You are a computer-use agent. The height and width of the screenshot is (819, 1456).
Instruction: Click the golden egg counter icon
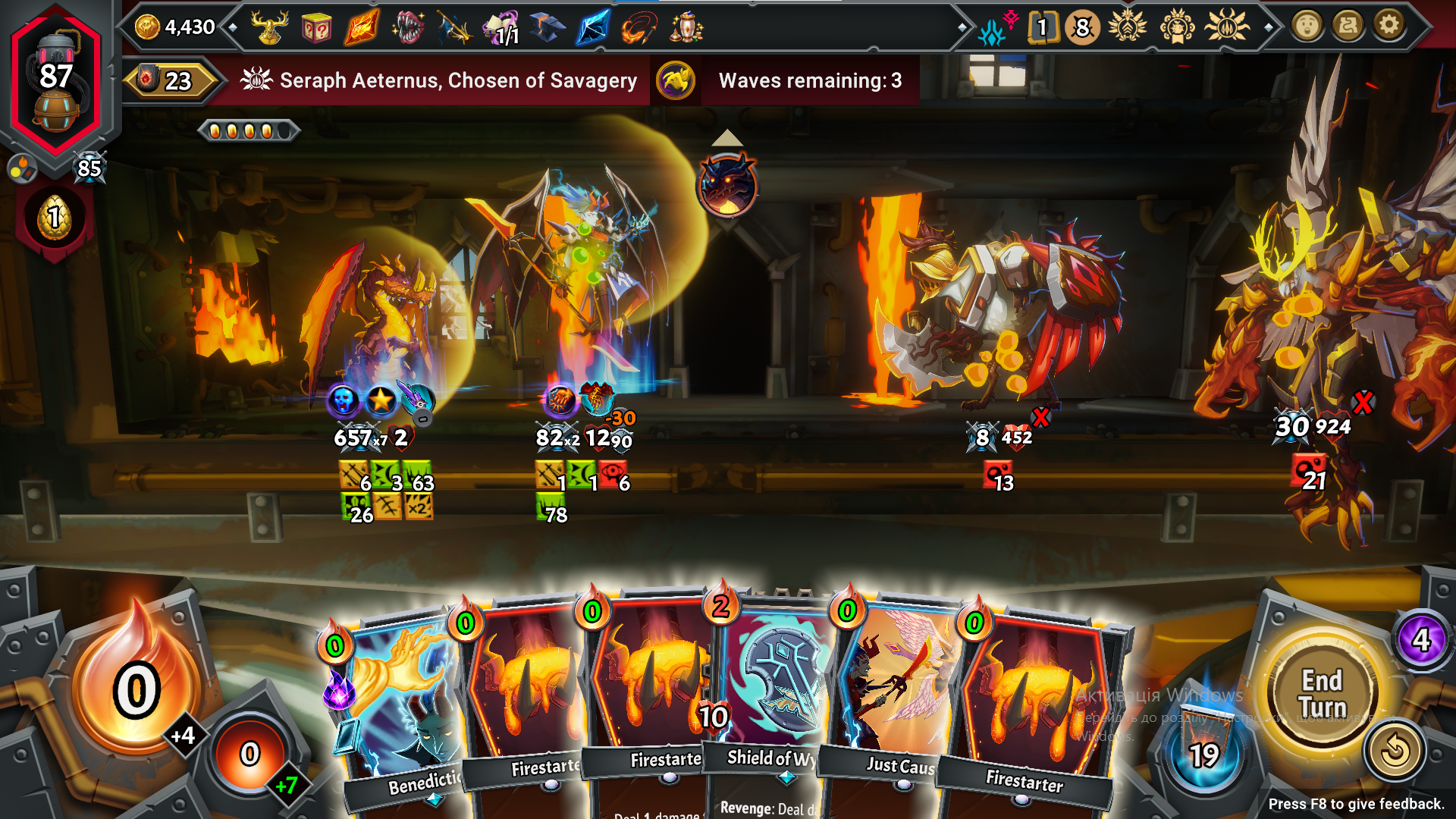[55, 218]
